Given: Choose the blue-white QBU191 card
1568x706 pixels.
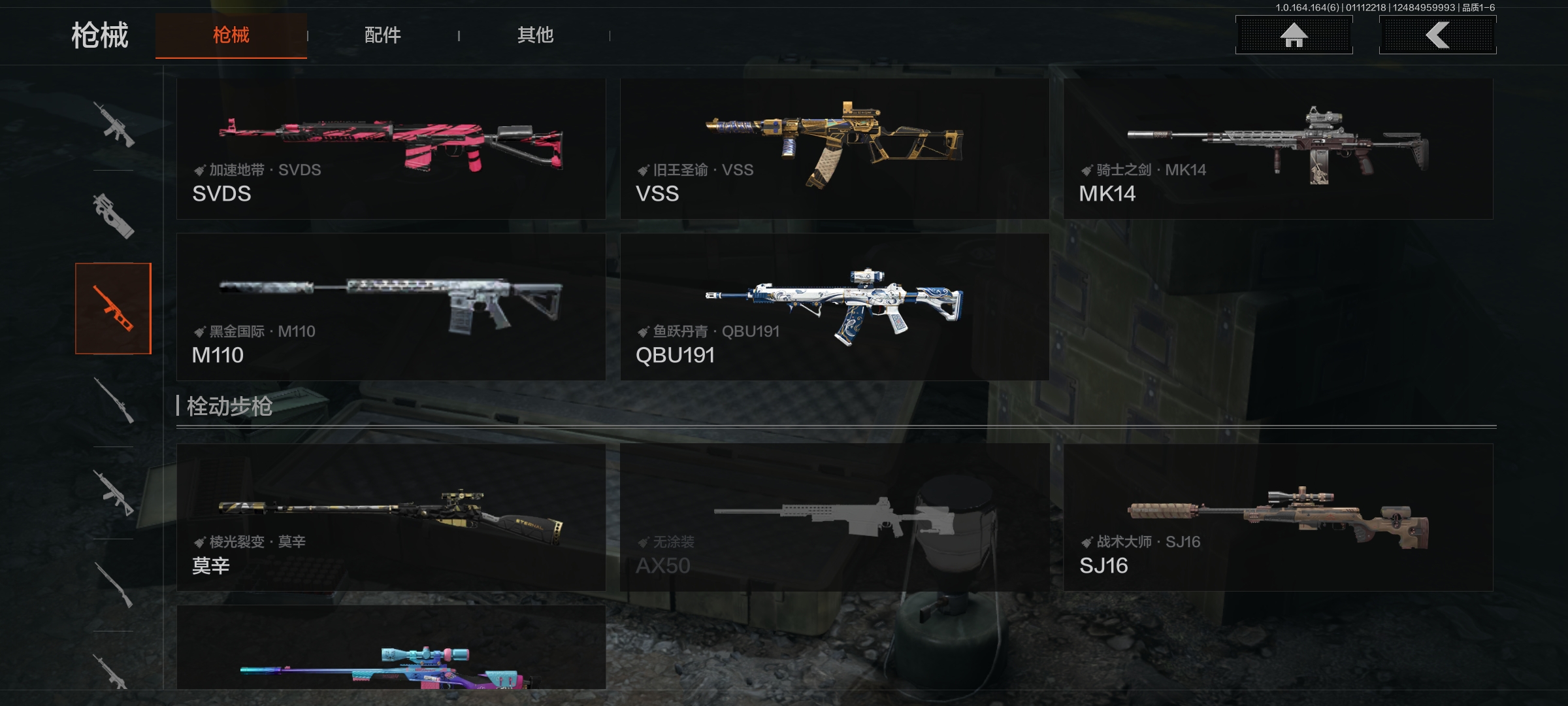Looking at the screenshot, I should pos(834,307).
